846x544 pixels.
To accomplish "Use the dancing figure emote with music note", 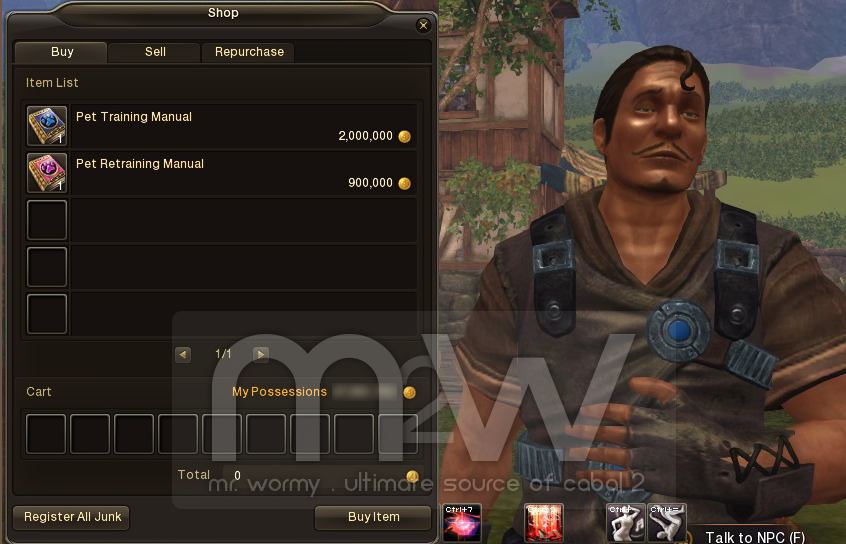I will pos(625,523).
